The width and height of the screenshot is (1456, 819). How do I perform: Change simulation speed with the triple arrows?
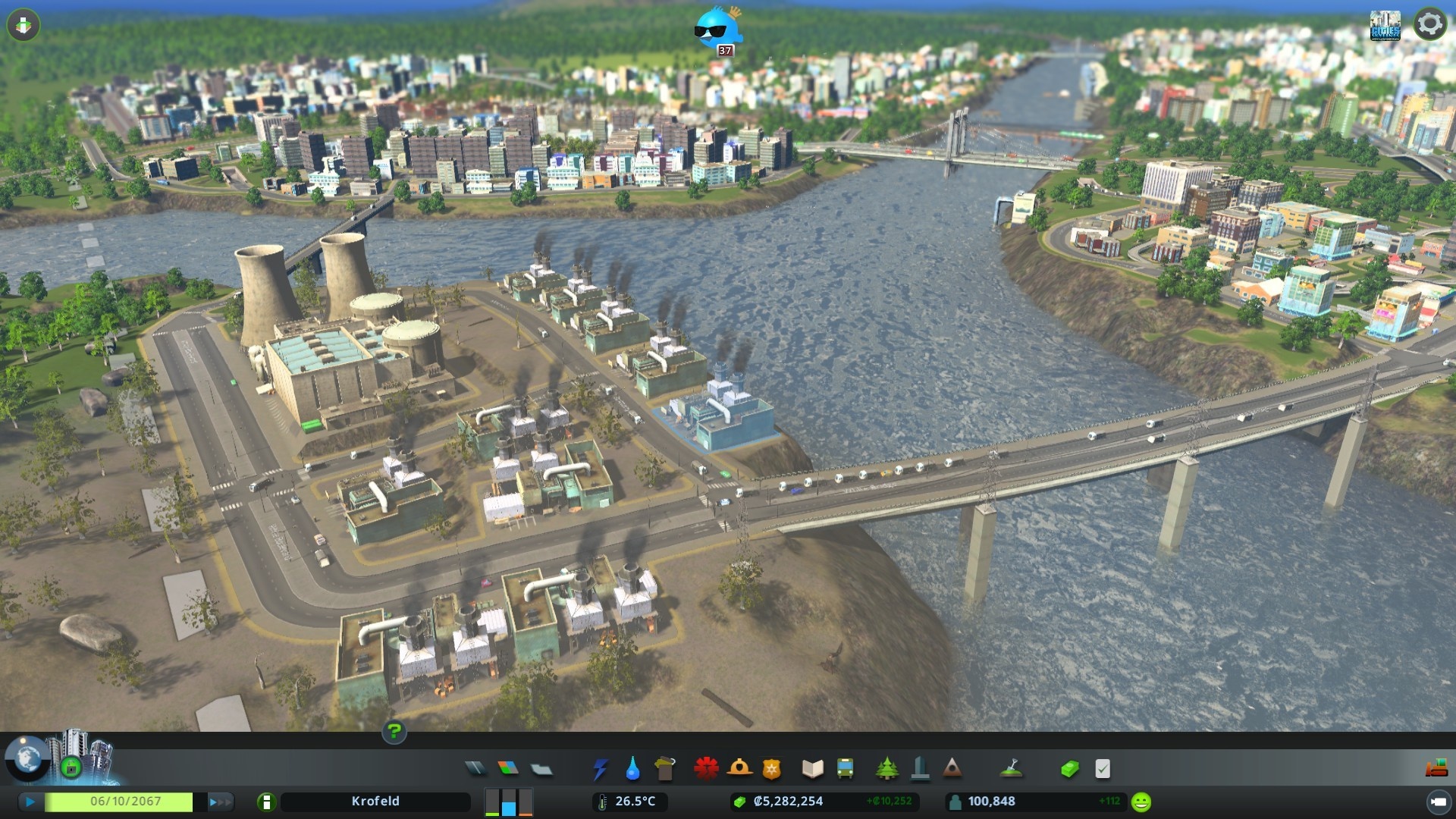[220, 802]
